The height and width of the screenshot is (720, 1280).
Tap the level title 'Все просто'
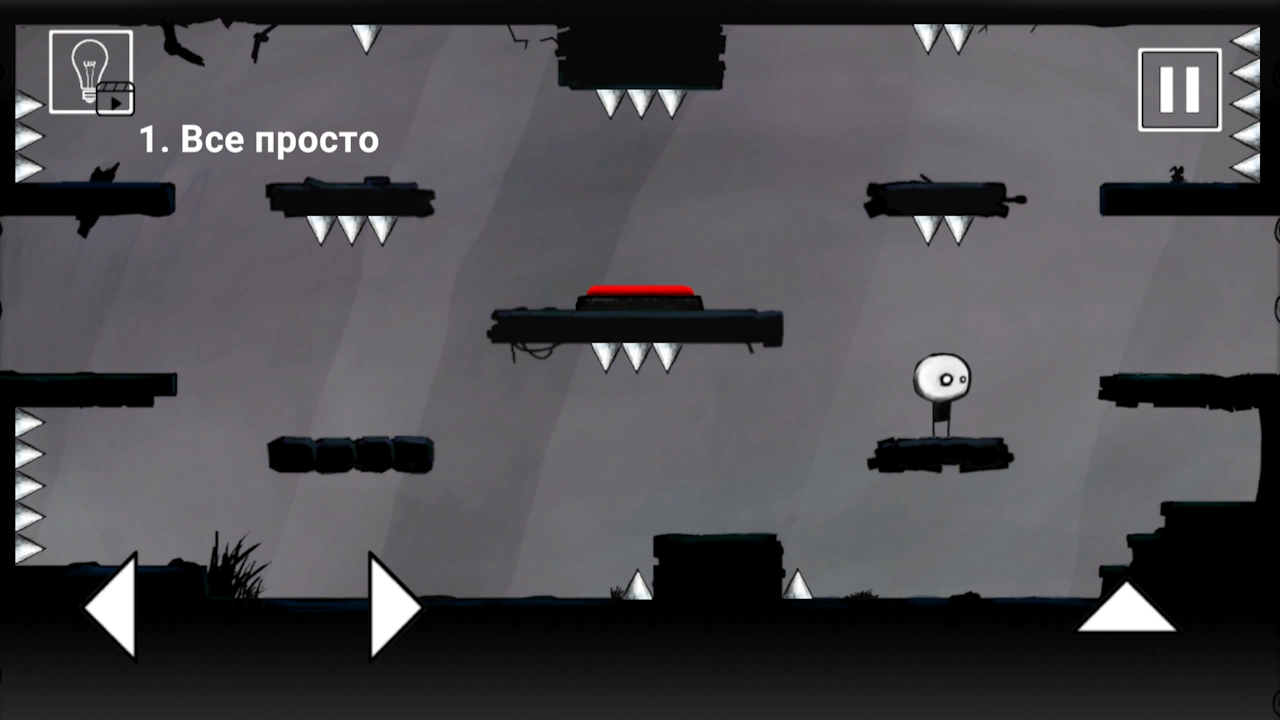[x=280, y=140]
